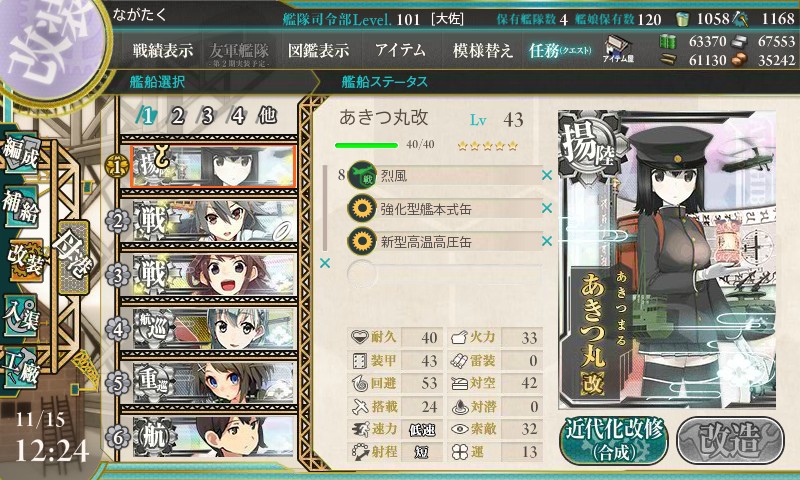Remove the 新型高温高圧缶 equipment with its X
The image size is (800, 480).
547,240
